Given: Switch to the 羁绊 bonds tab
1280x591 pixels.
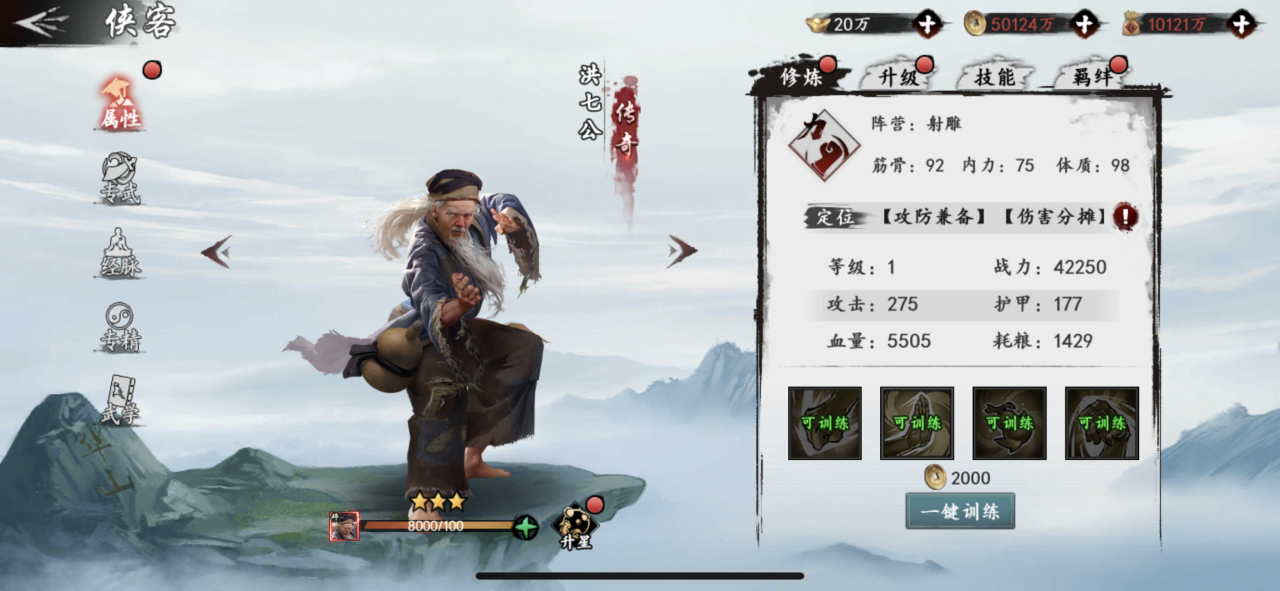Looking at the screenshot, I should (1090, 78).
